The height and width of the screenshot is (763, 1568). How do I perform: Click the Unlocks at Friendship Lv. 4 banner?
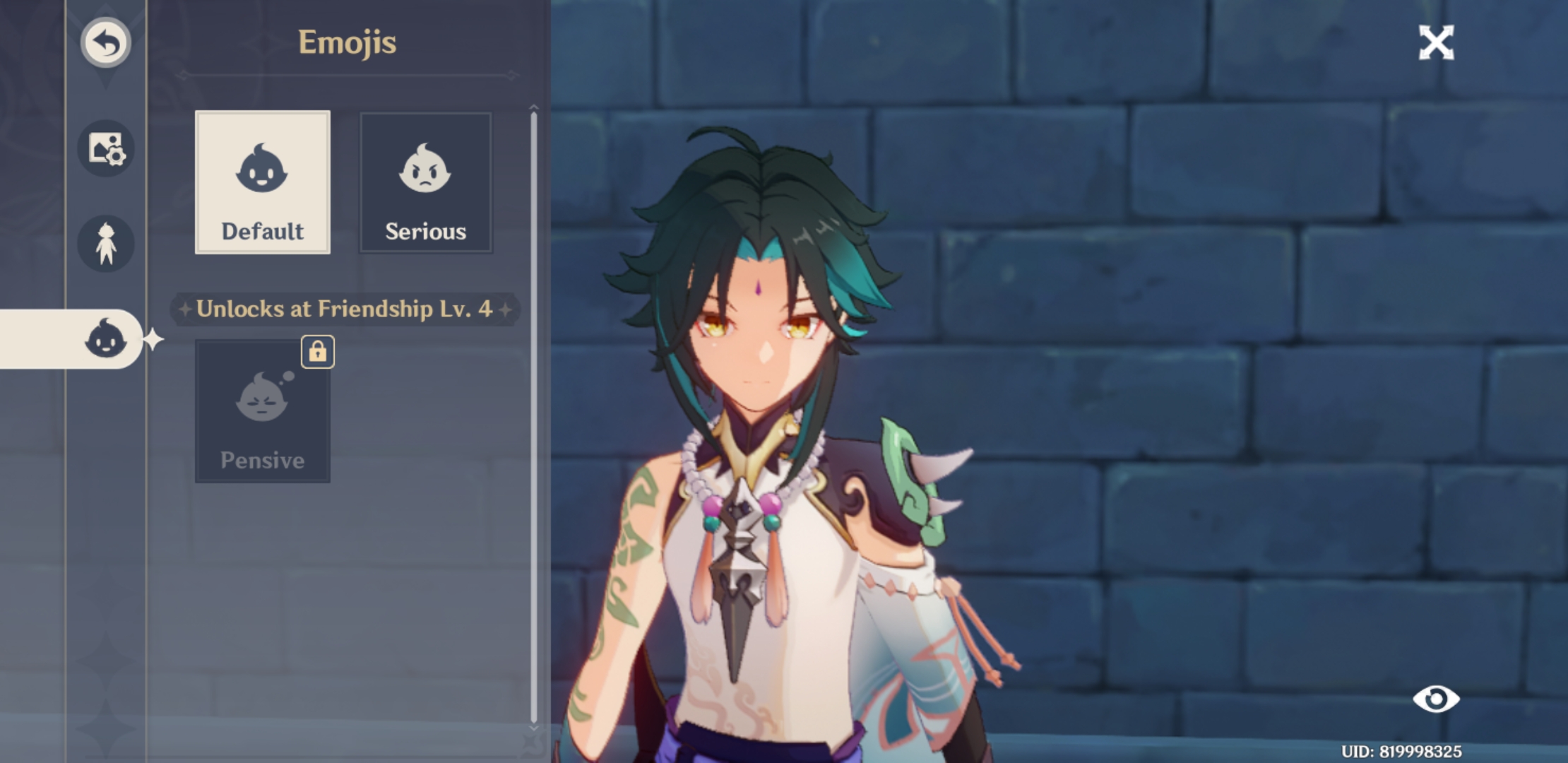(348, 309)
